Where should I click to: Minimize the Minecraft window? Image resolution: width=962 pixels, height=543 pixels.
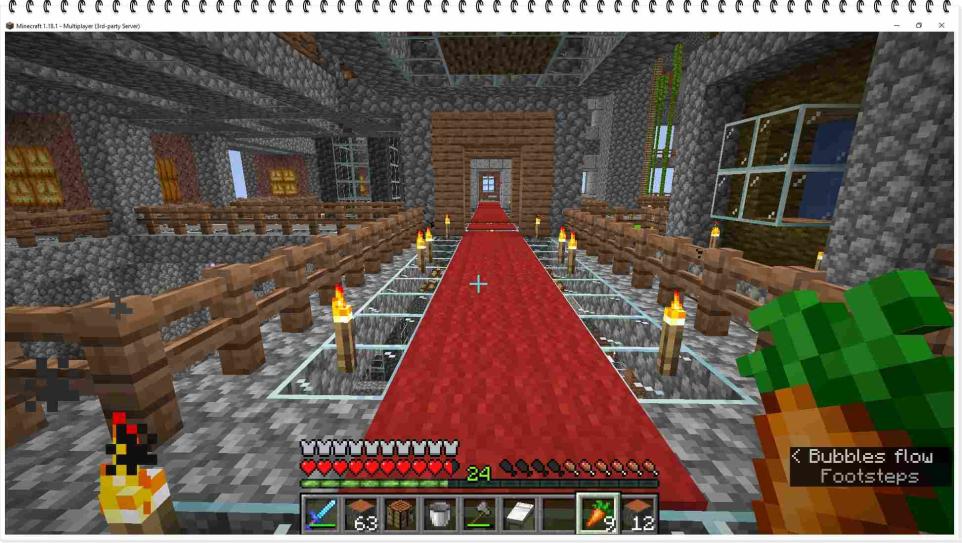tap(896, 25)
